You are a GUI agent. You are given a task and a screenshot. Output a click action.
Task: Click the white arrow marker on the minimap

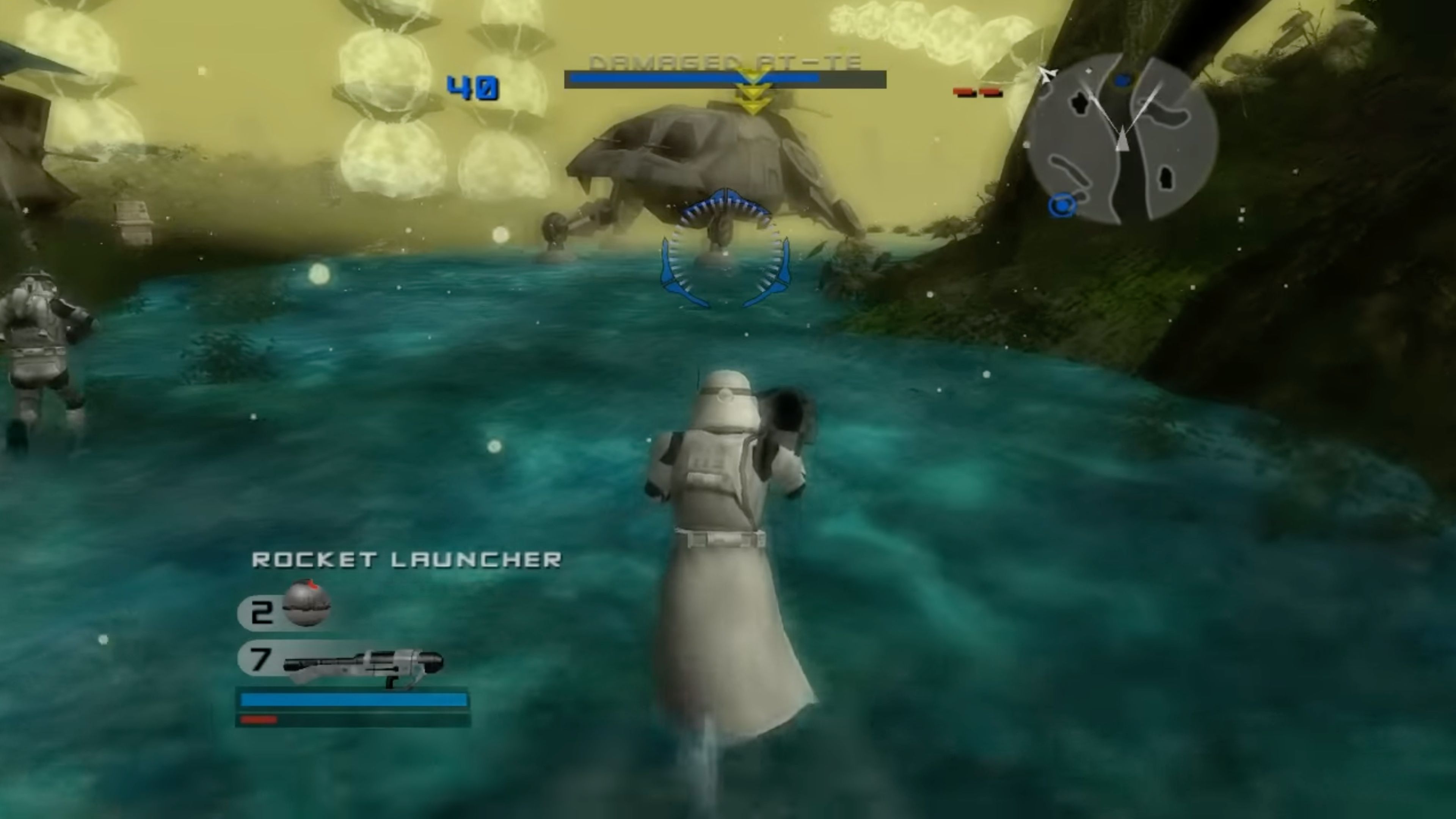pos(1047,75)
